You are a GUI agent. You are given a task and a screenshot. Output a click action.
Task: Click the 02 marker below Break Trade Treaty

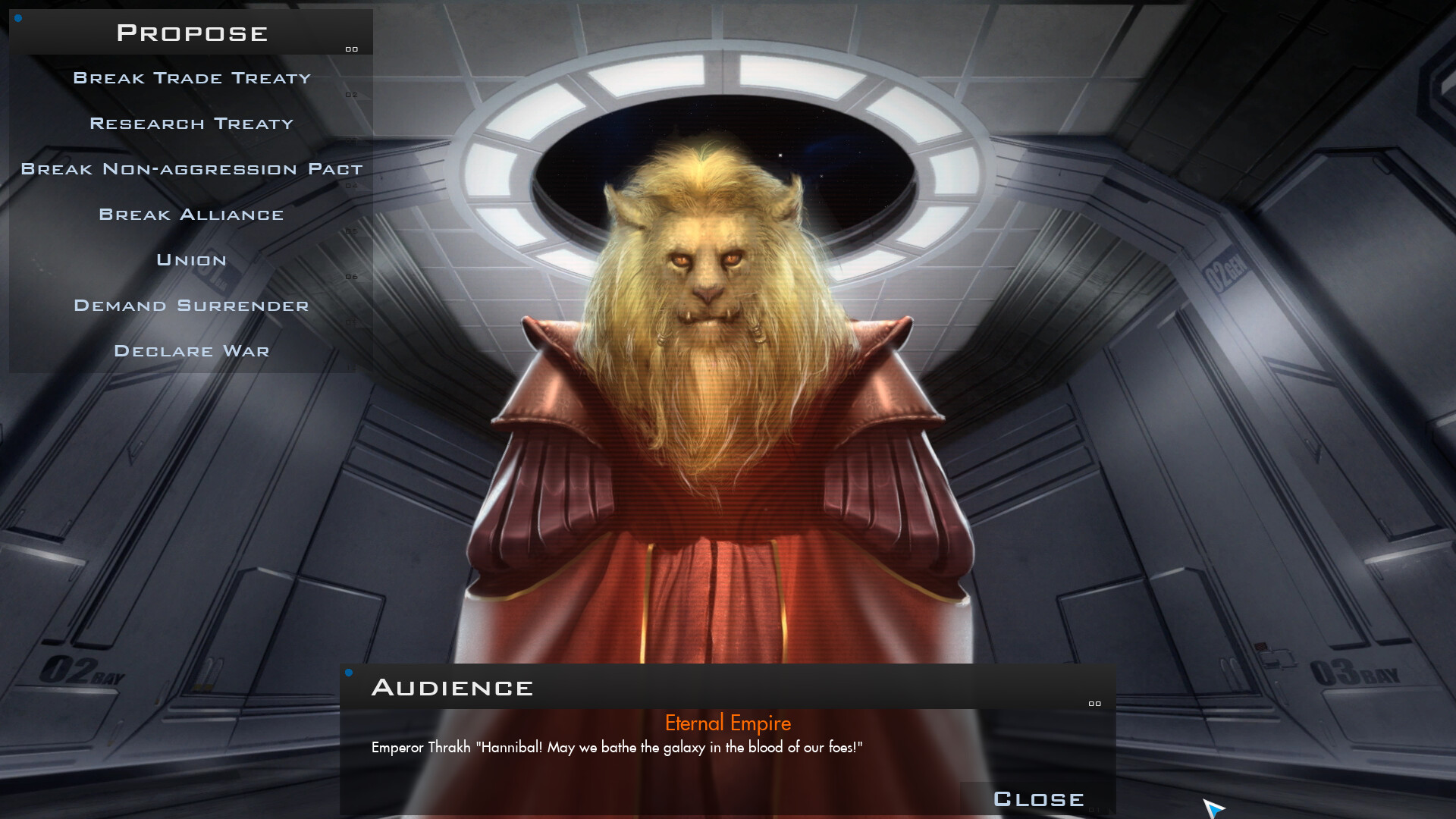pos(351,94)
